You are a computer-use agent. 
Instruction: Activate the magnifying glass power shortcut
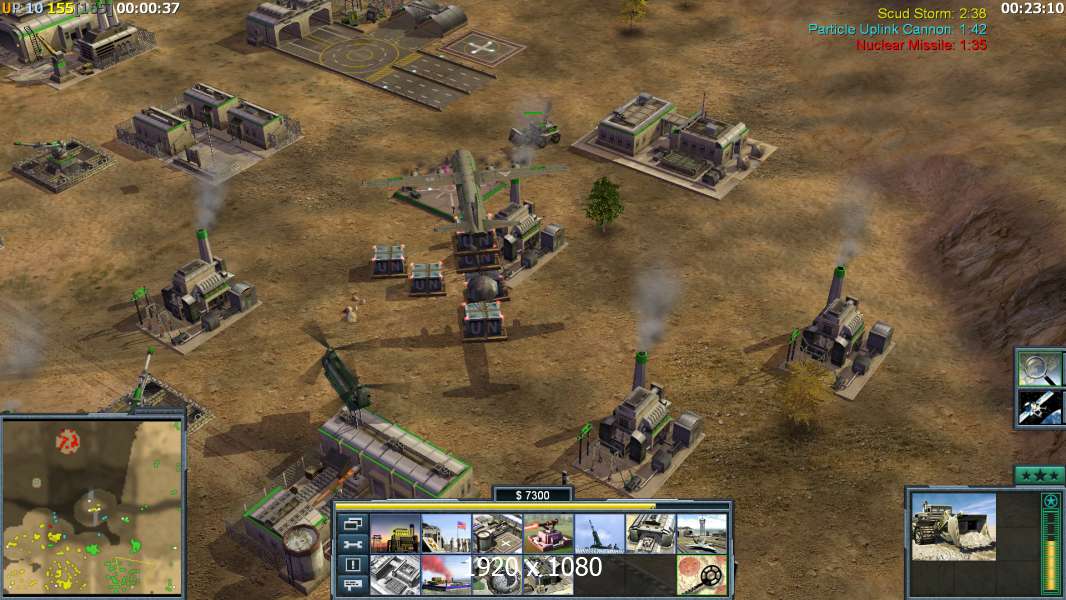click(1039, 369)
